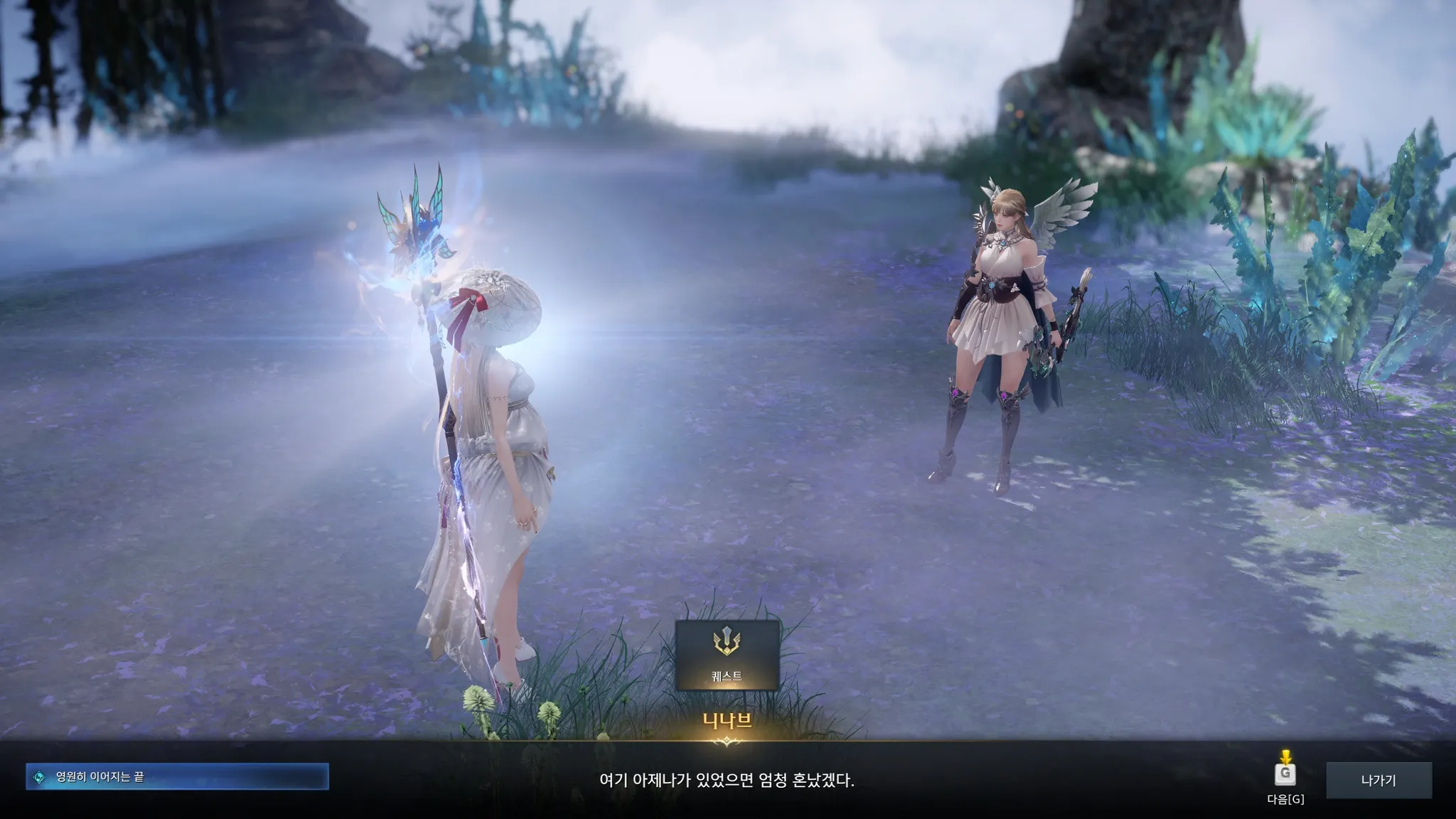The image size is (1456, 819).
Task: Open the 영원히 이어지는 끝 quest tracker
Action: [x=177, y=777]
